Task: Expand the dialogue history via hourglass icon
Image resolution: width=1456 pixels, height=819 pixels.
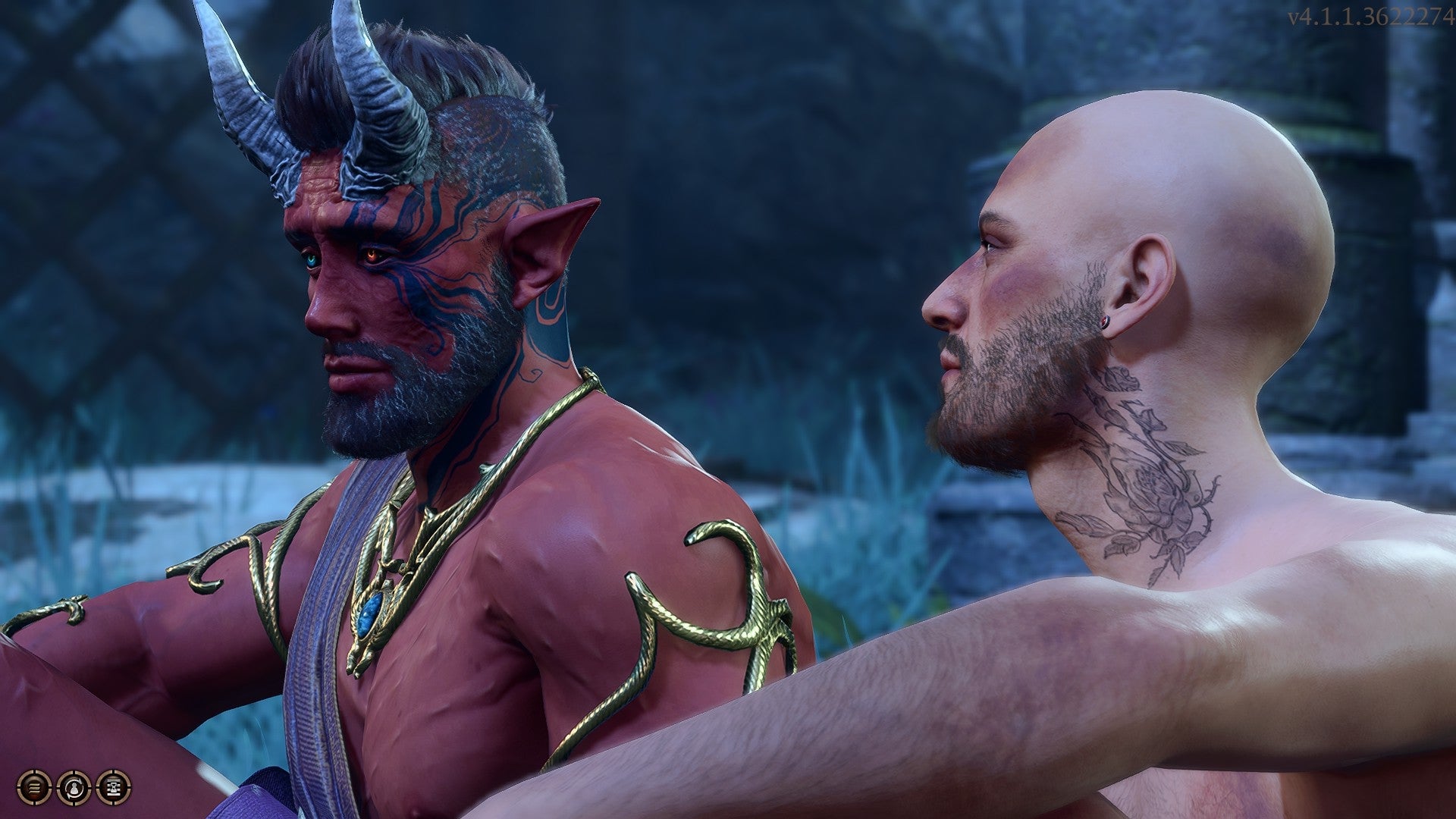Action: 115,787
